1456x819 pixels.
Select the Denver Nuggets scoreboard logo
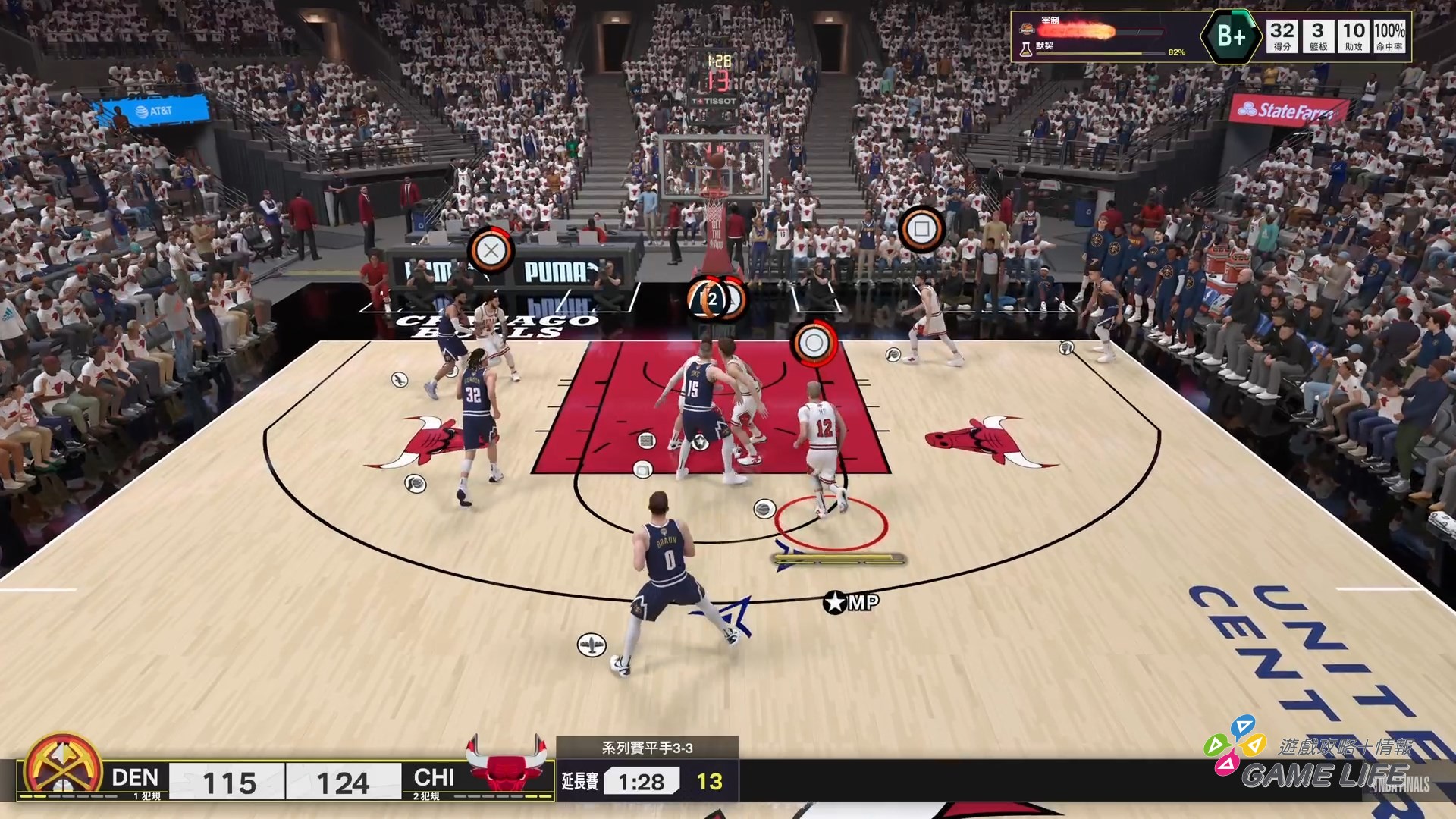[63, 767]
